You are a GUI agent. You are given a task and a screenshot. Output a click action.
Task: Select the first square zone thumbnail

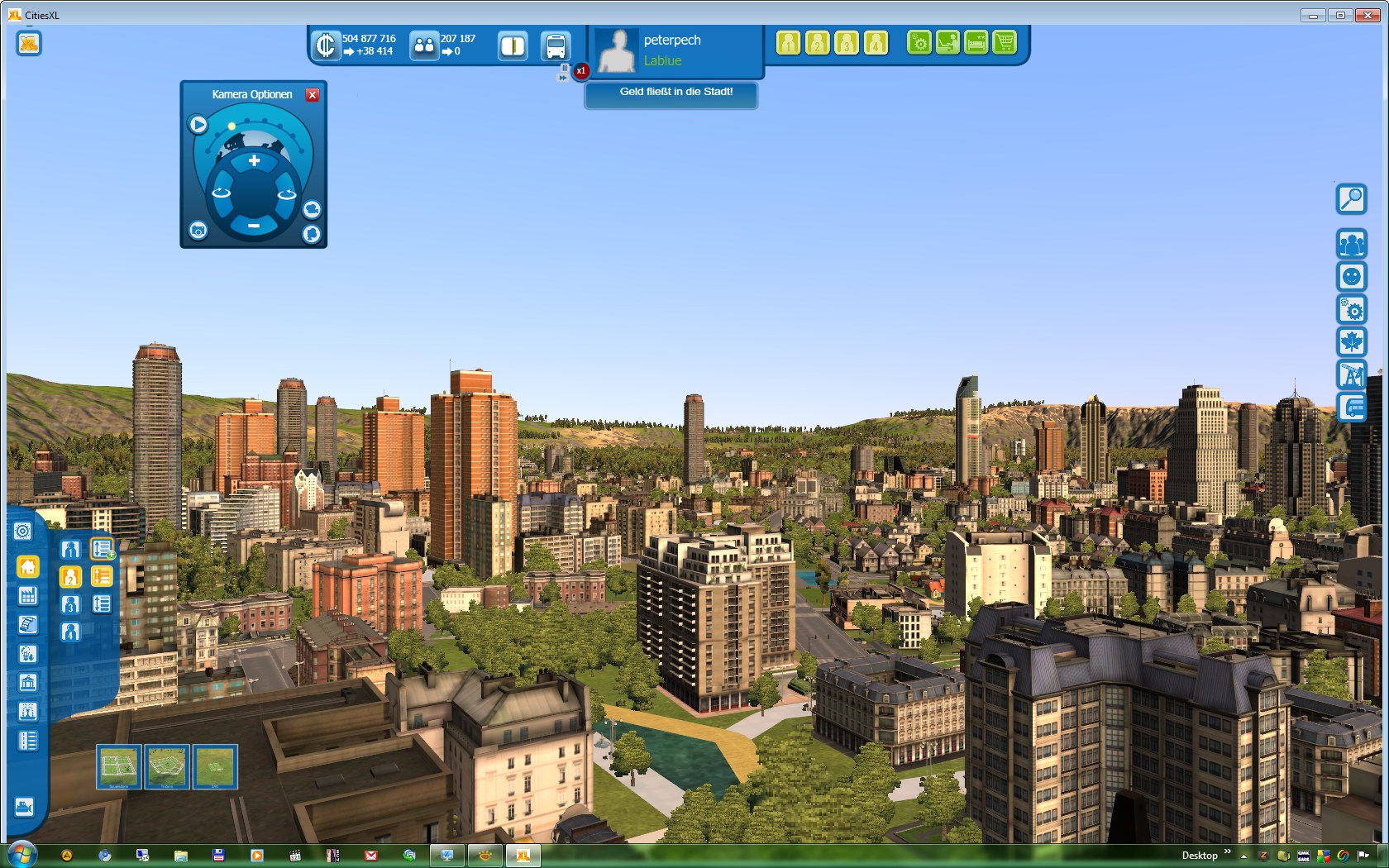(x=118, y=766)
